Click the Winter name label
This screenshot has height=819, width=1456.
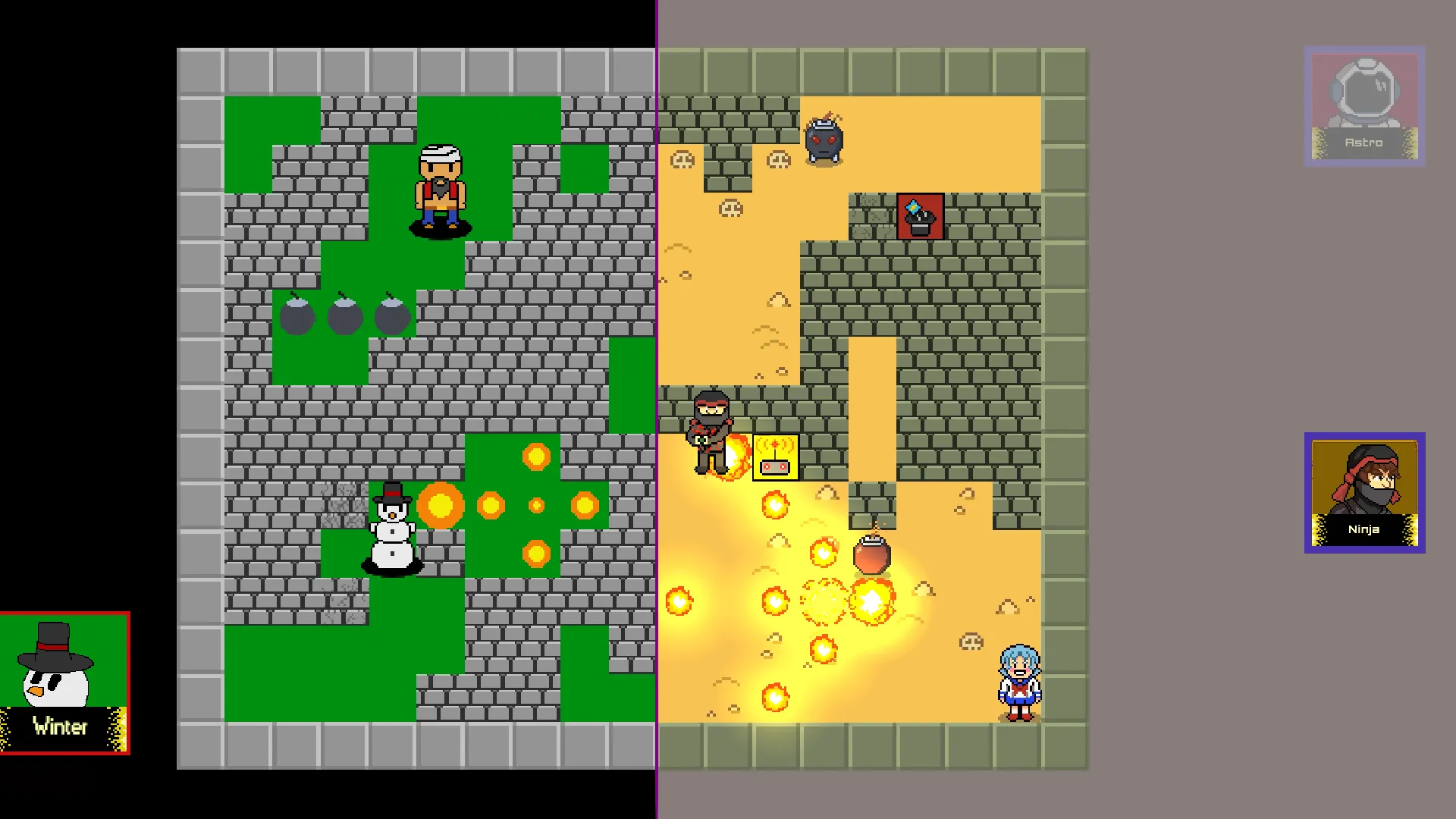(61, 726)
